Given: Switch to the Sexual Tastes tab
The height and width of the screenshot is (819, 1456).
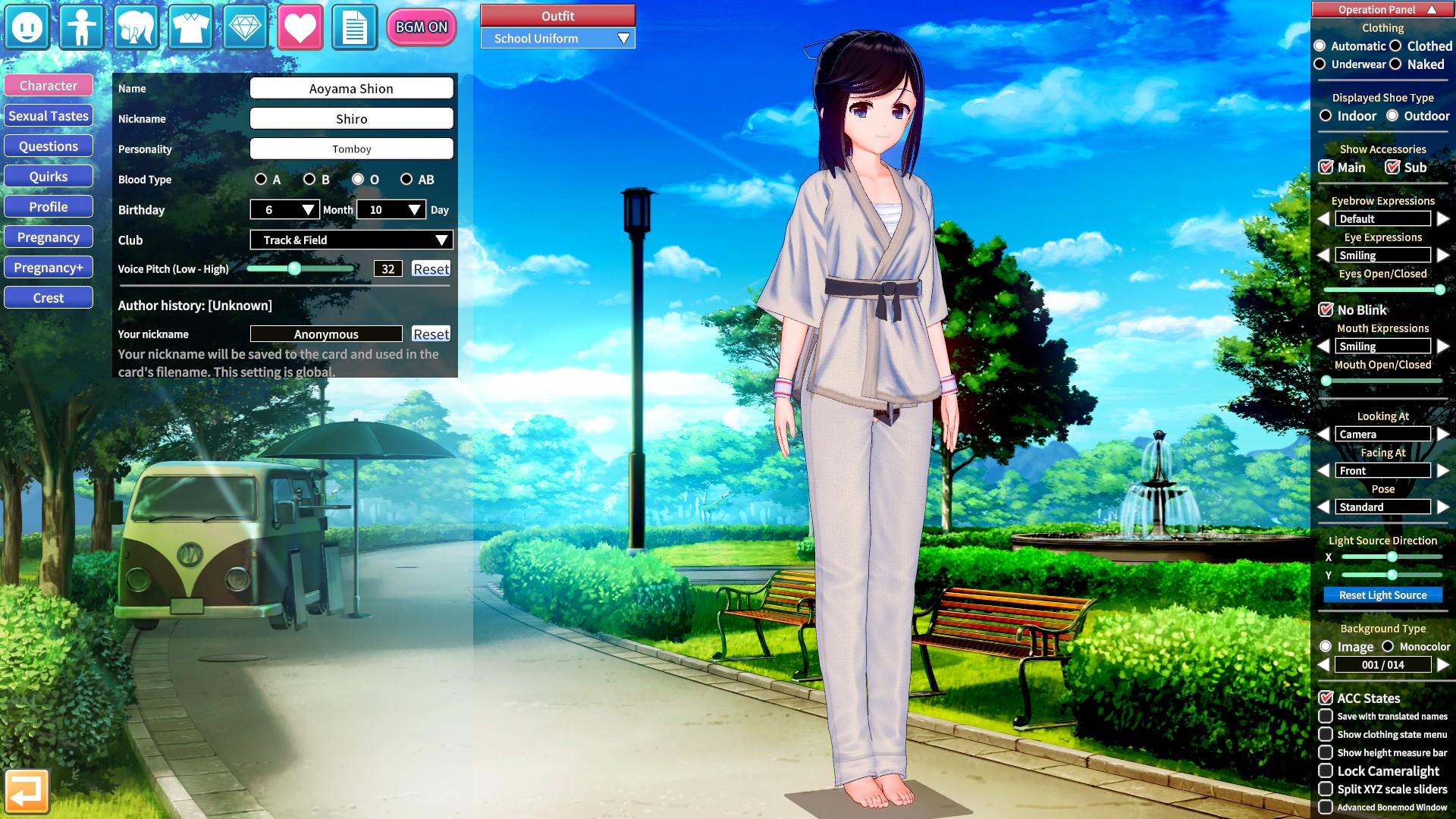Looking at the screenshot, I should (x=48, y=115).
